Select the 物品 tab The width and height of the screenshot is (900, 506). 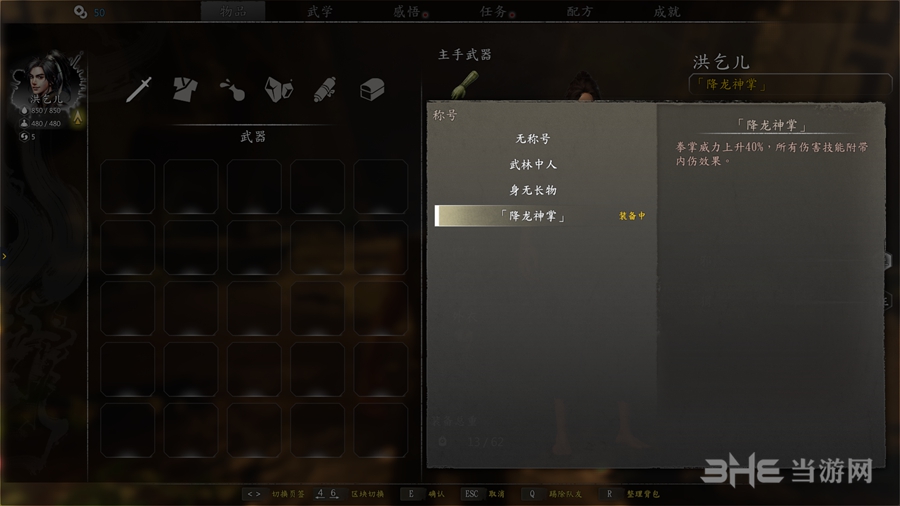tap(233, 12)
